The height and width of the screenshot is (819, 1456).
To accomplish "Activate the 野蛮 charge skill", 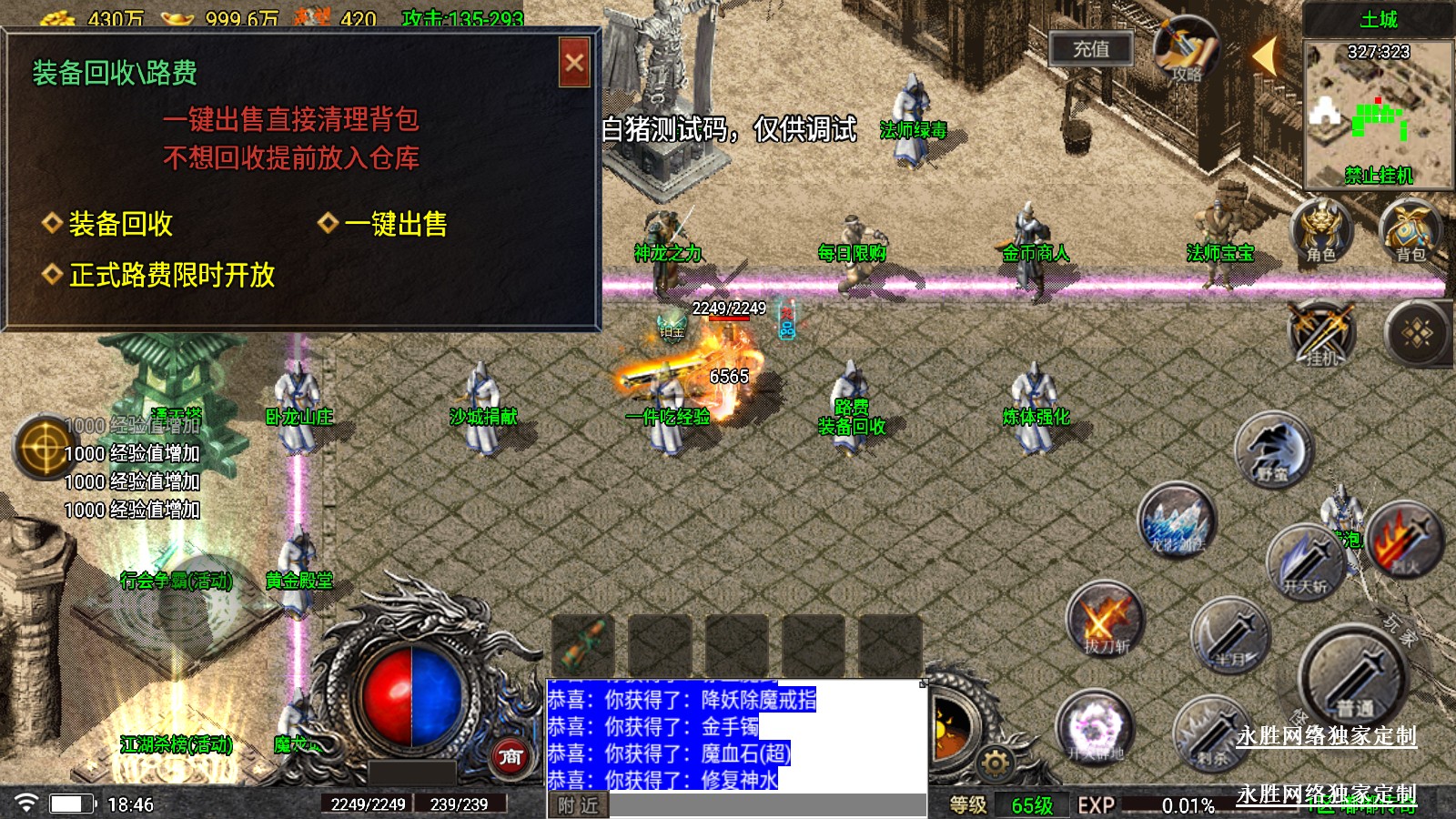I will (x=1273, y=450).
